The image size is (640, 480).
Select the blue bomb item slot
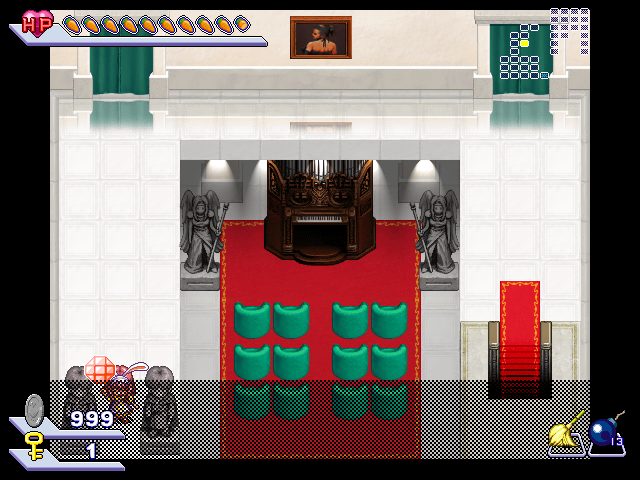604,432
